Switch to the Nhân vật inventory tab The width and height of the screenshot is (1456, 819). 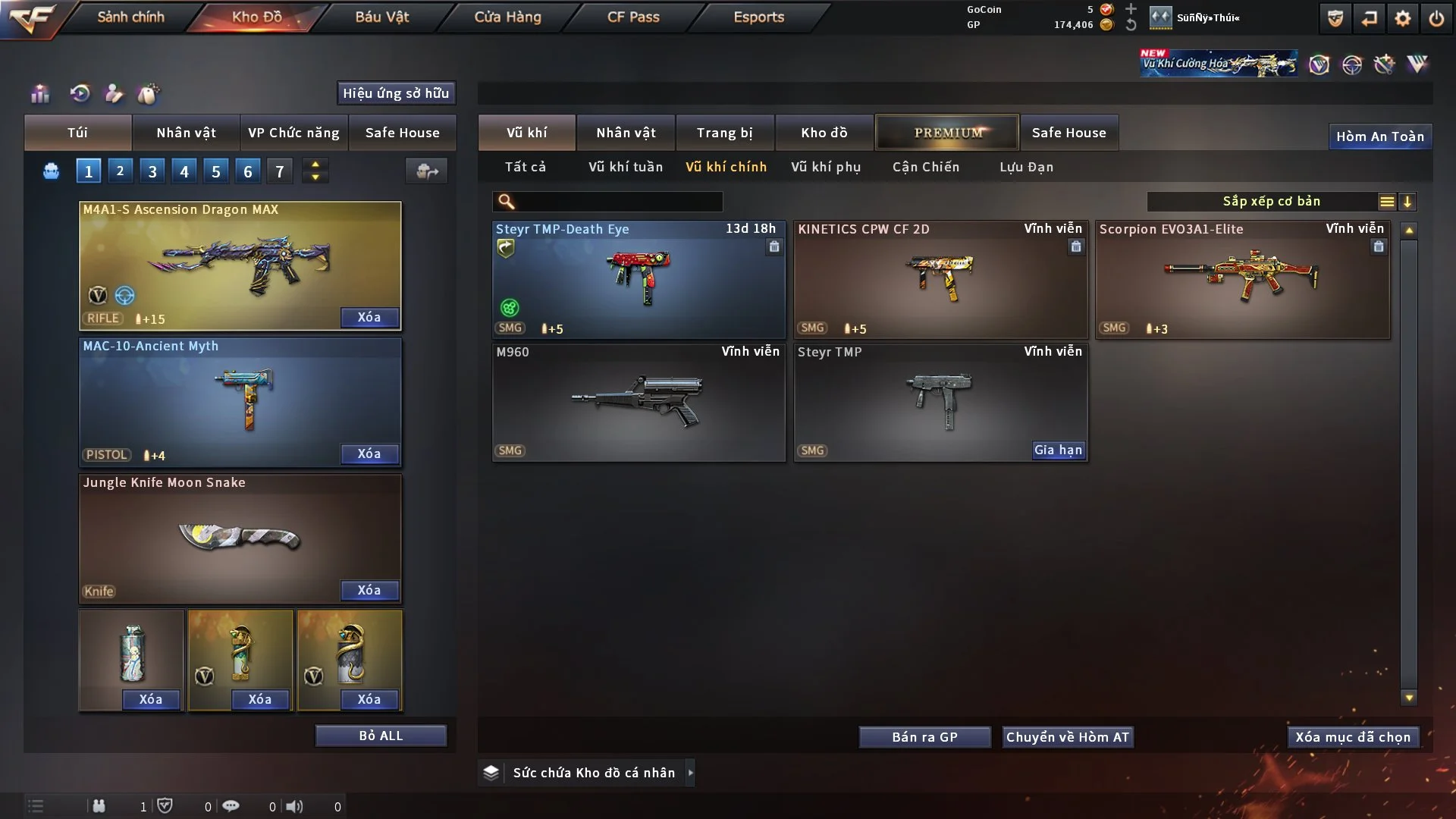pos(626,133)
